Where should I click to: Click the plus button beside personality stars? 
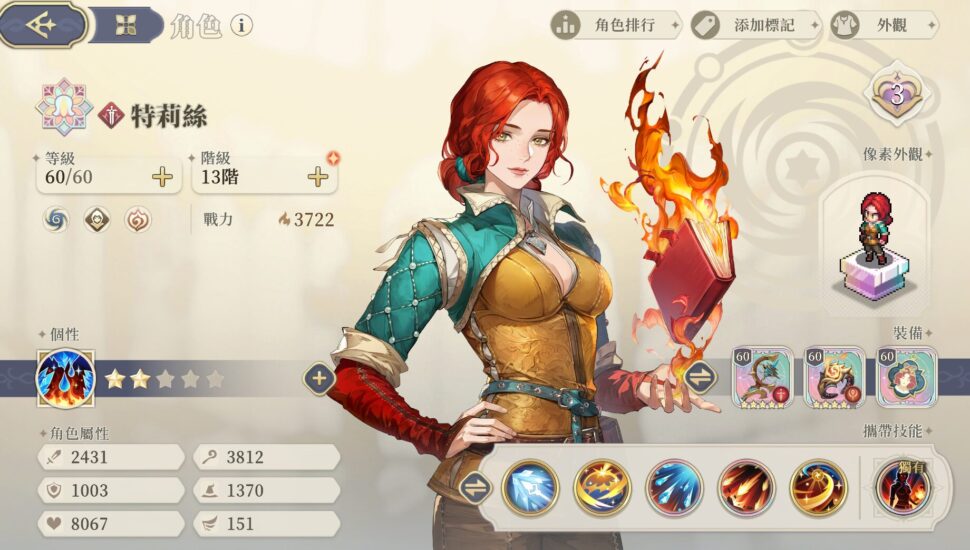coord(319,379)
